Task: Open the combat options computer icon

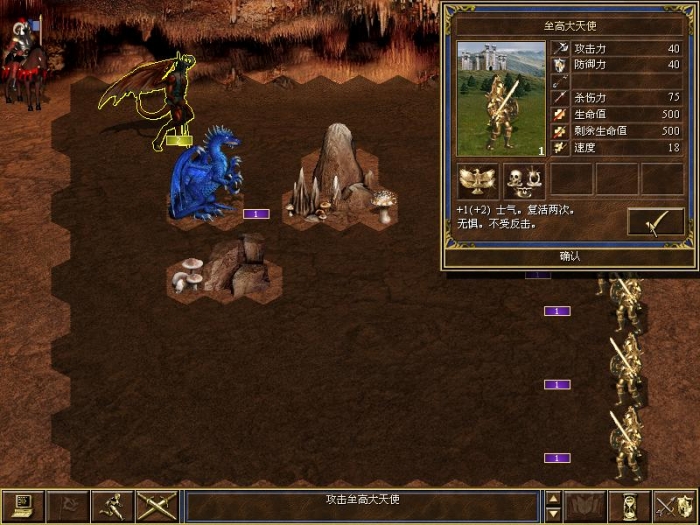Action: pyautogui.click(x=21, y=506)
